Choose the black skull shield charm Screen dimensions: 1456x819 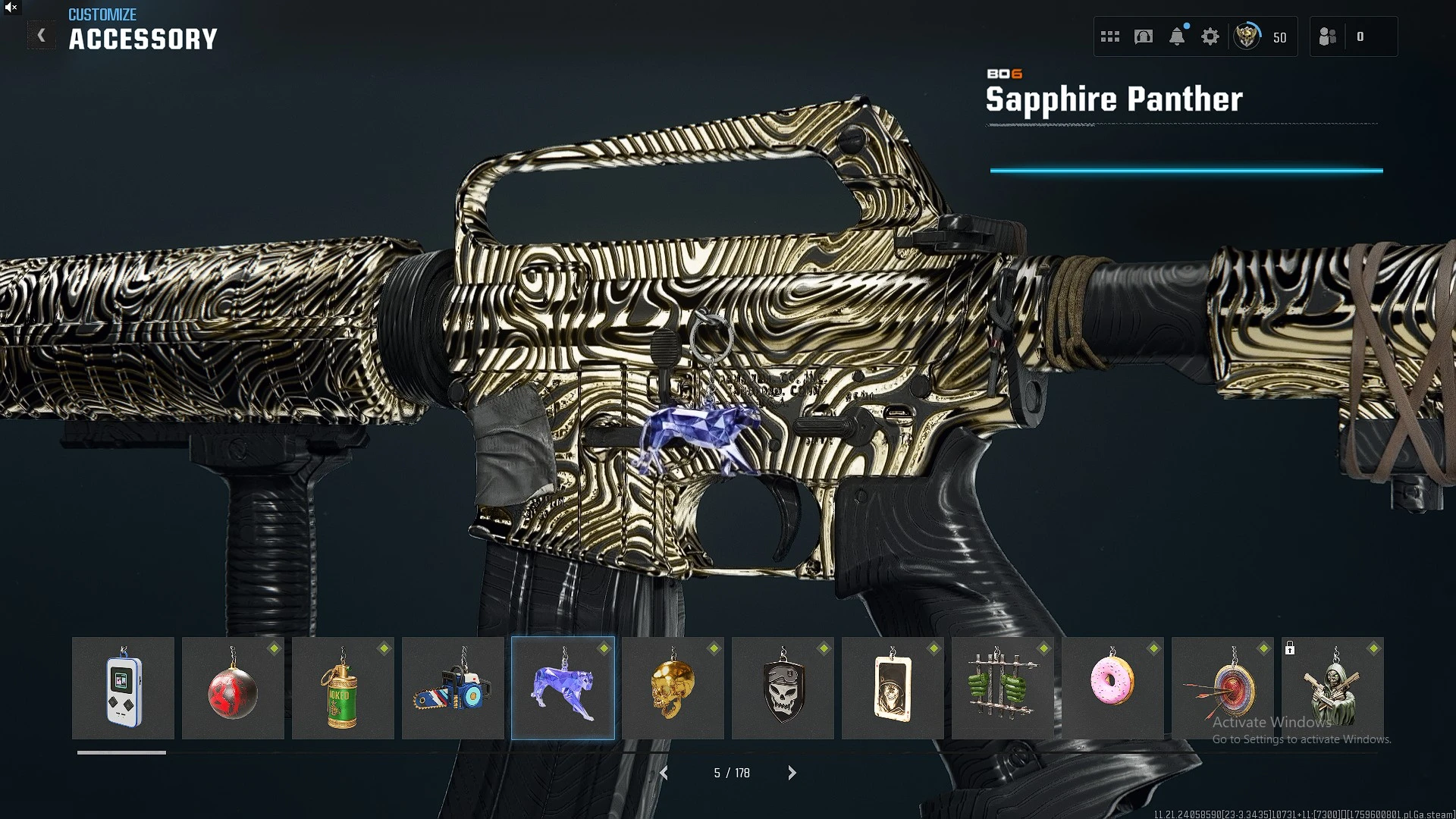point(783,688)
